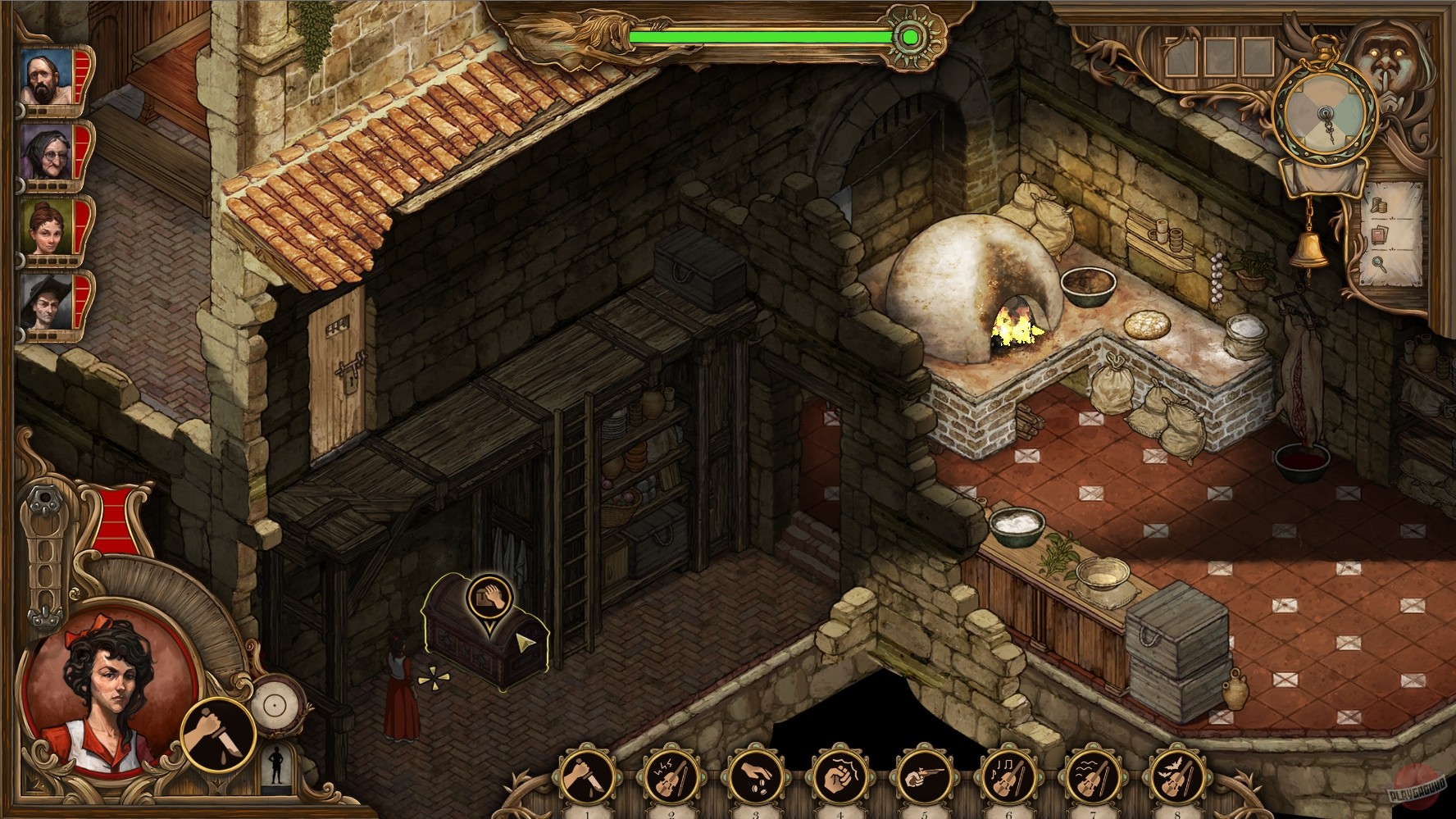Image resolution: width=1456 pixels, height=819 pixels.
Task: Open the journal book icon on the scroll
Action: [x=1380, y=234]
